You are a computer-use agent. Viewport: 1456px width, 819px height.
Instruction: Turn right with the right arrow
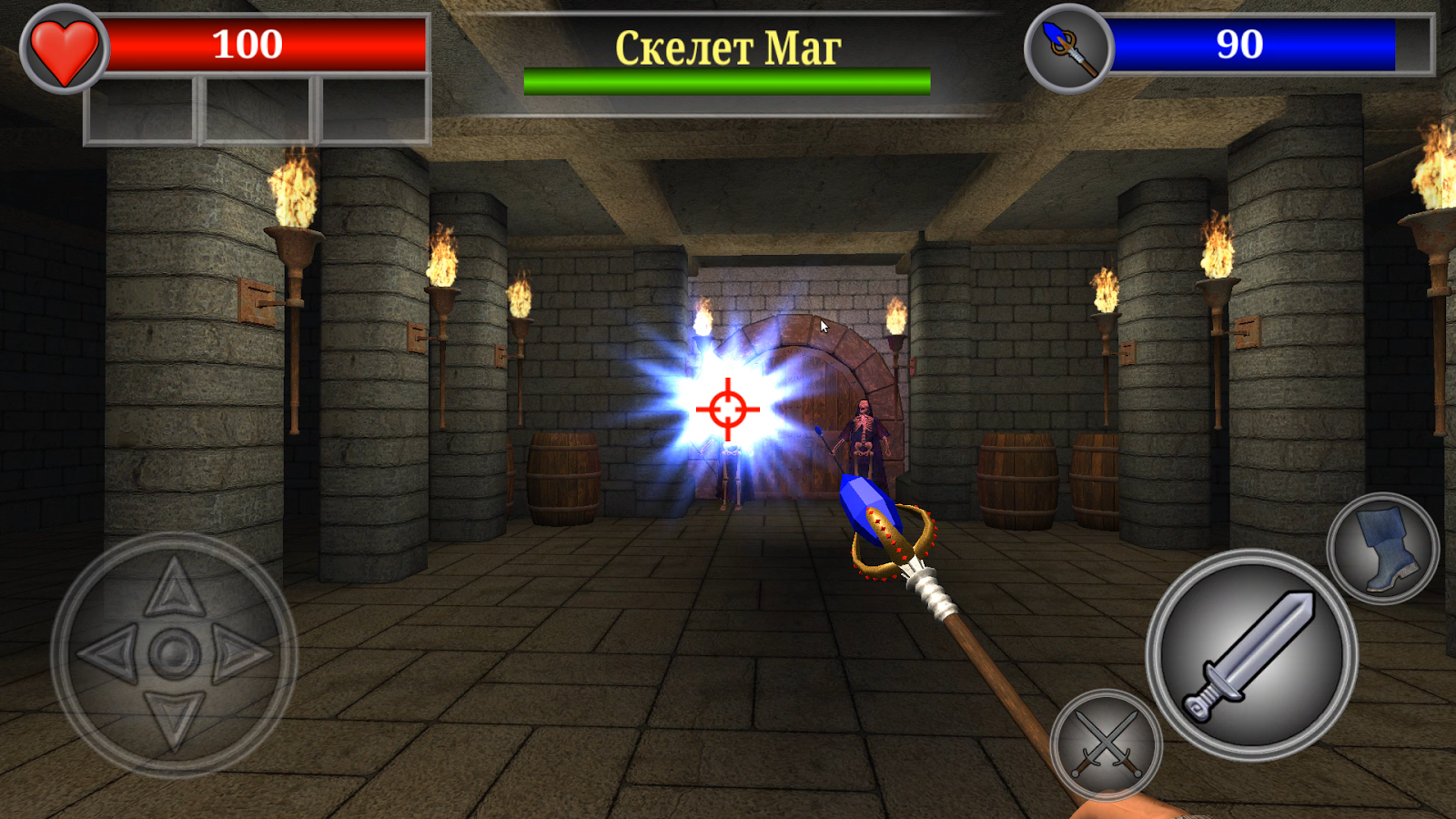pyautogui.click(x=239, y=653)
